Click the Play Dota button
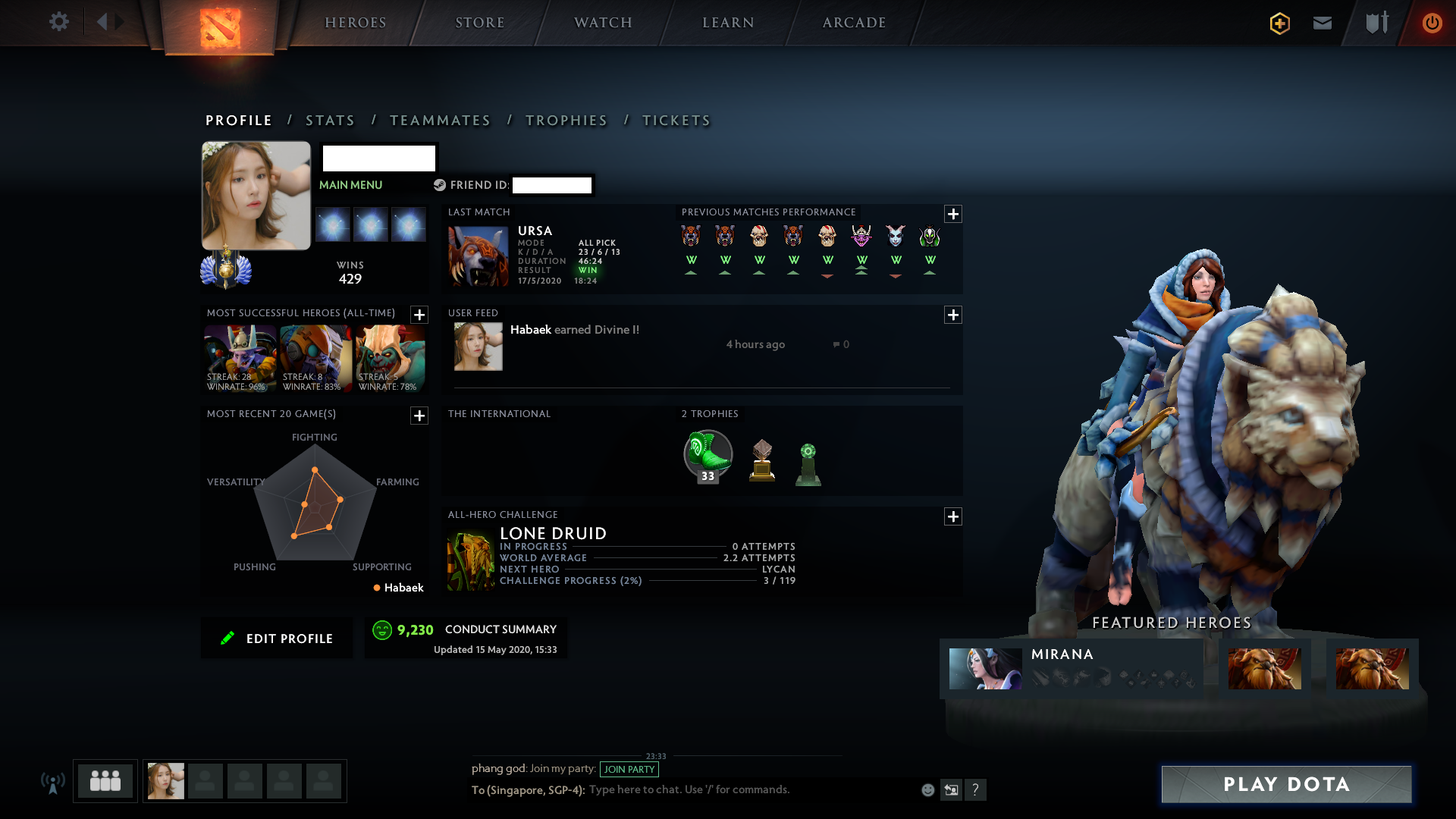The image size is (1456, 819). [x=1286, y=784]
